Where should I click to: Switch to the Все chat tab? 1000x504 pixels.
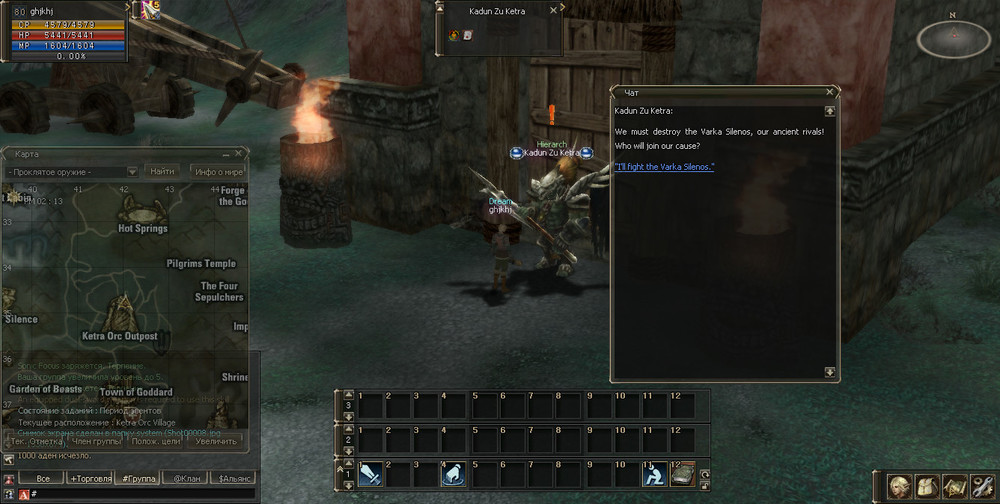pyautogui.click(x=42, y=479)
